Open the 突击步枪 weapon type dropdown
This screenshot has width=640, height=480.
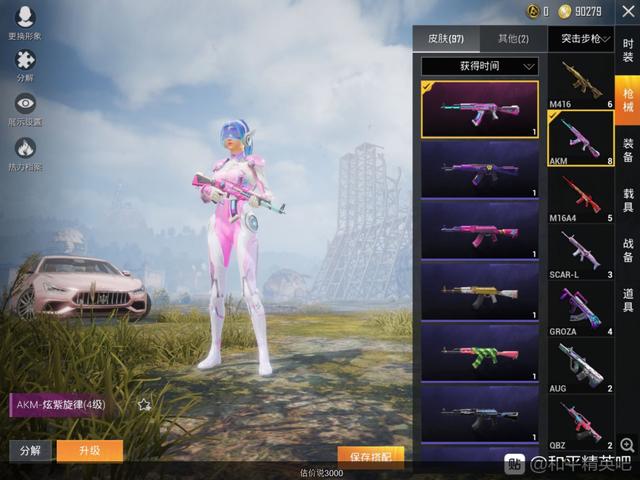580,39
